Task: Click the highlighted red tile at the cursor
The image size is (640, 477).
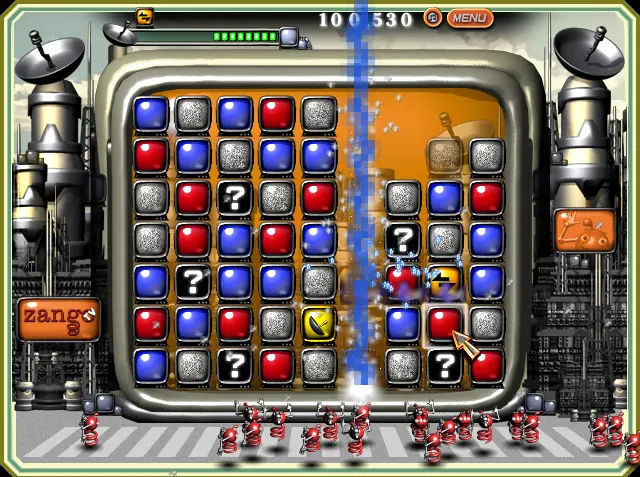Action: click(444, 323)
